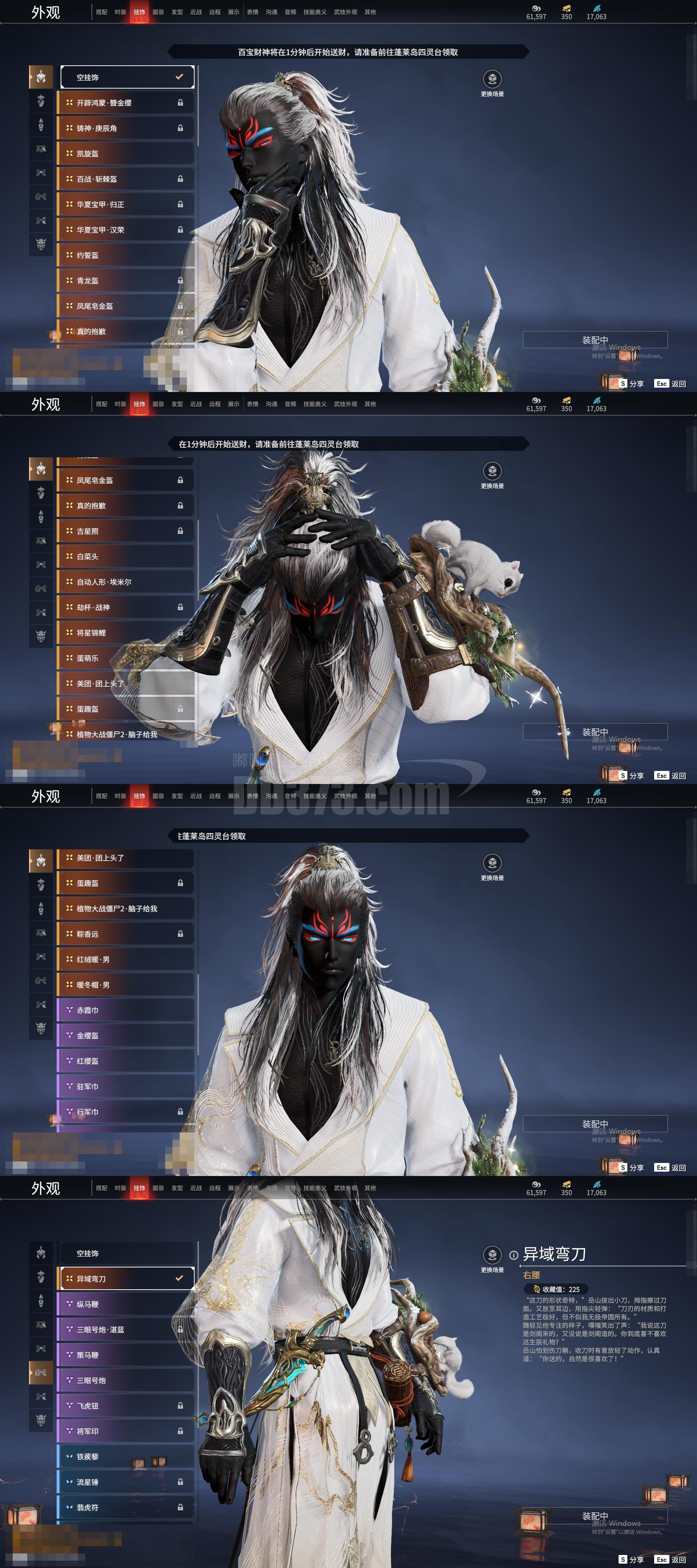697x1568 pixels.
Task: Open the hat attachment category icon
Action: [41, 101]
